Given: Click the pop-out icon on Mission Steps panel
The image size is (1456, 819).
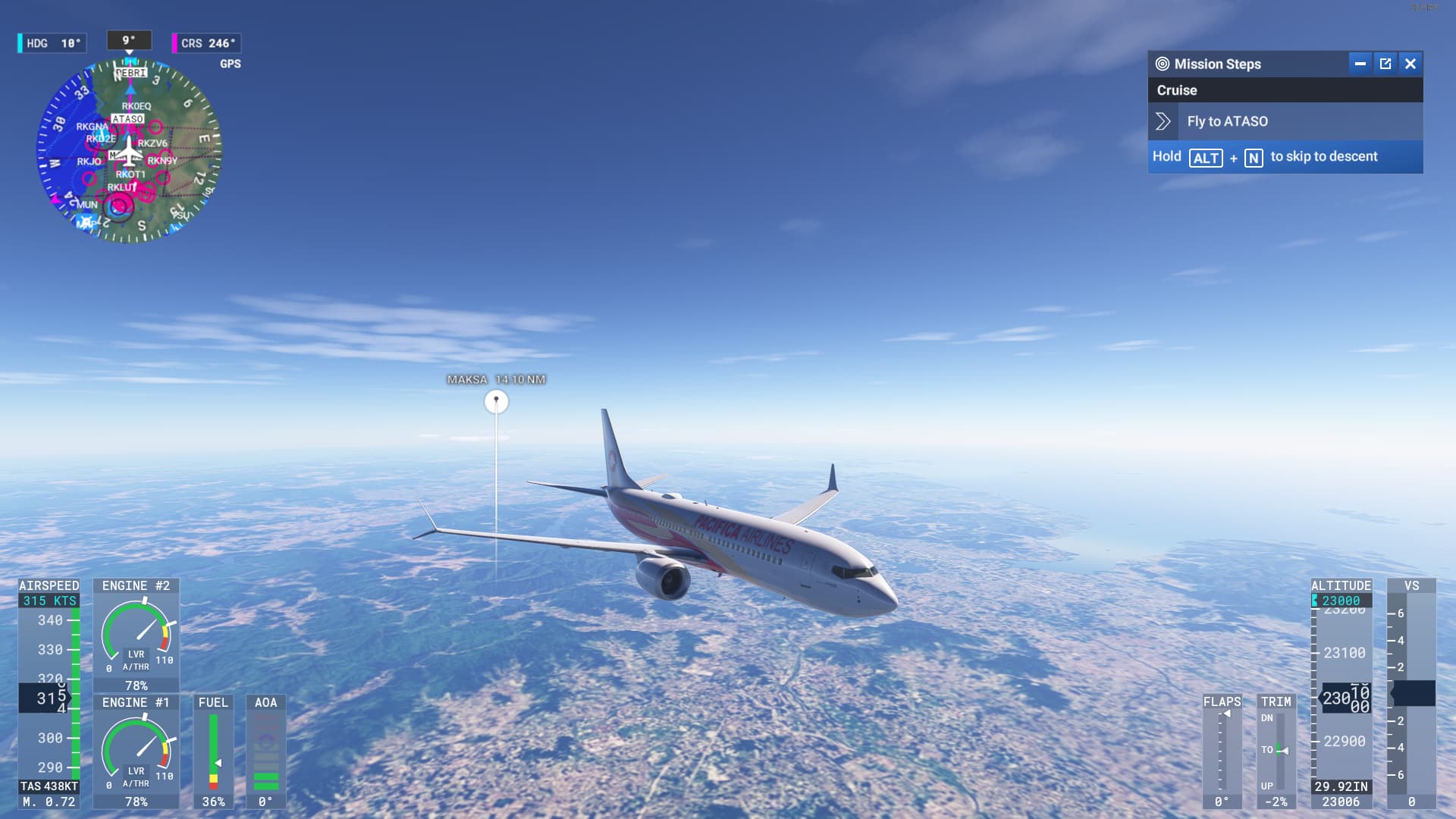Looking at the screenshot, I should click(1385, 64).
